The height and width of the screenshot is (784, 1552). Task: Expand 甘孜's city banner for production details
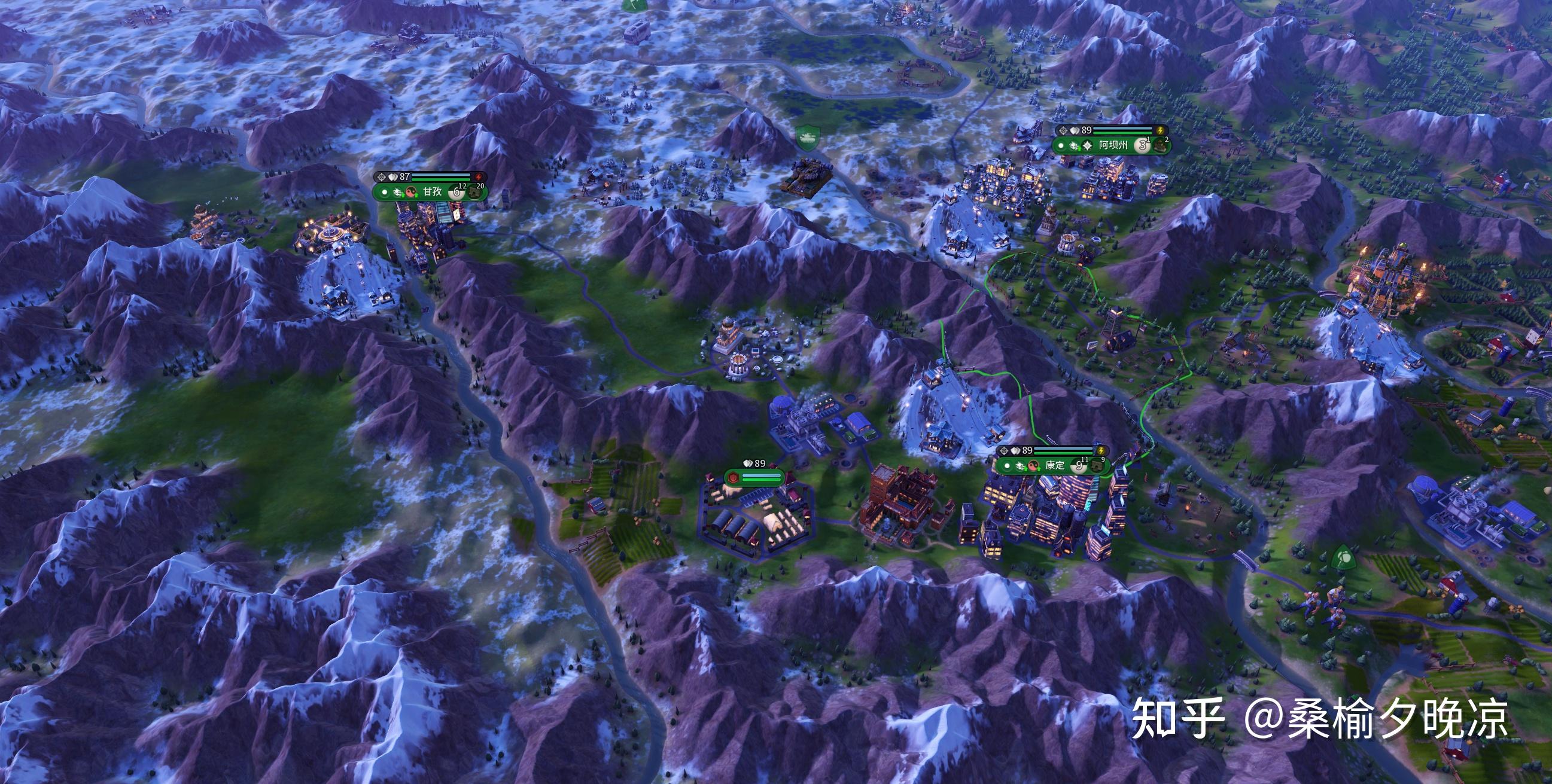point(433,191)
